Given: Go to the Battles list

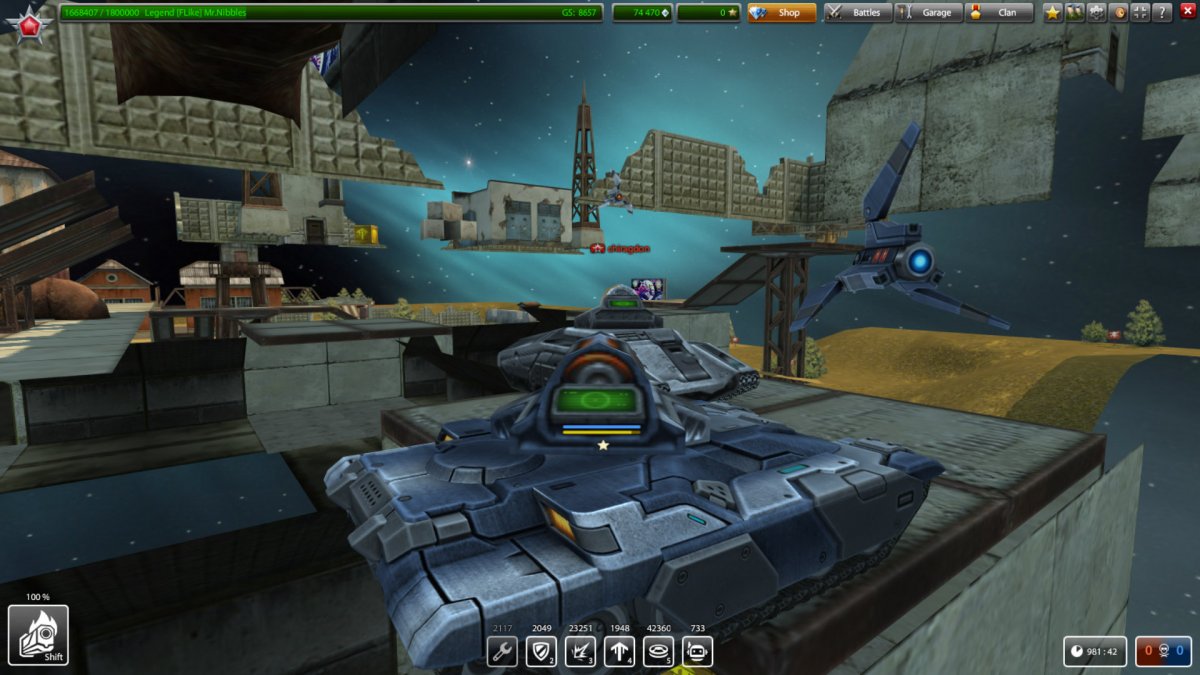Looking at the screenshot, I should (x=858, y=13).
